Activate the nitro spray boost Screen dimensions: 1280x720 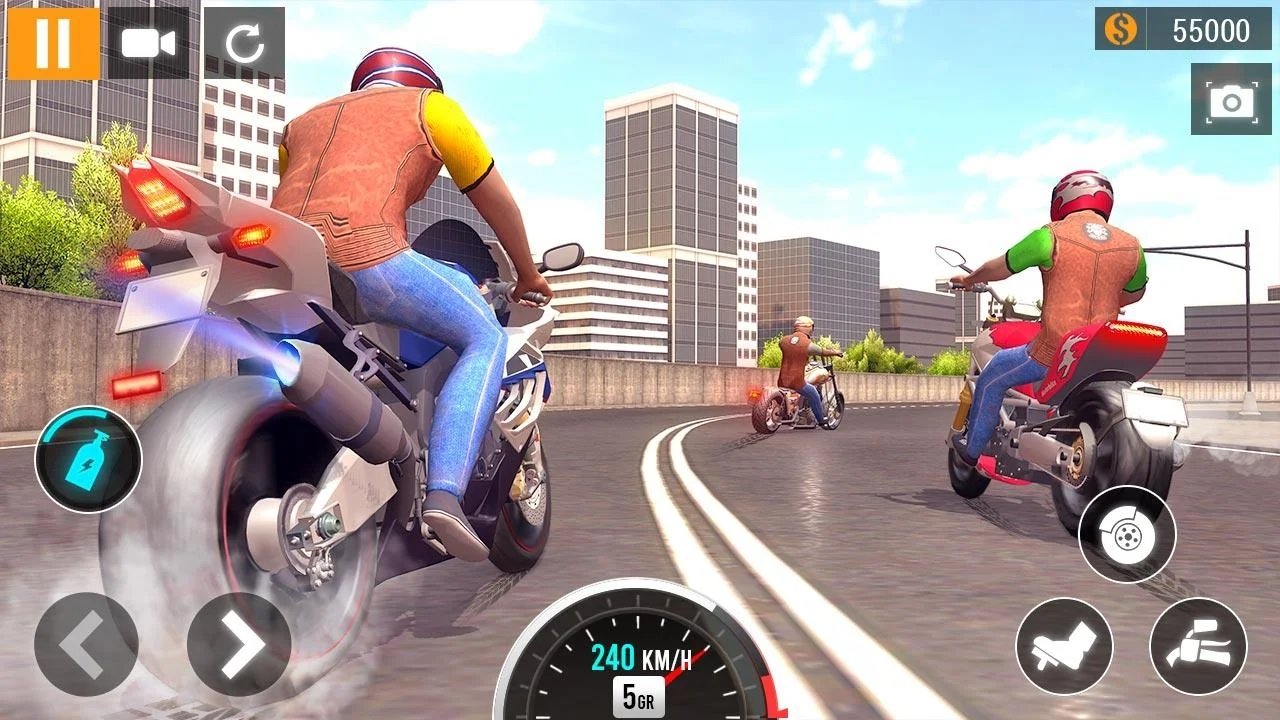[88, 462]
